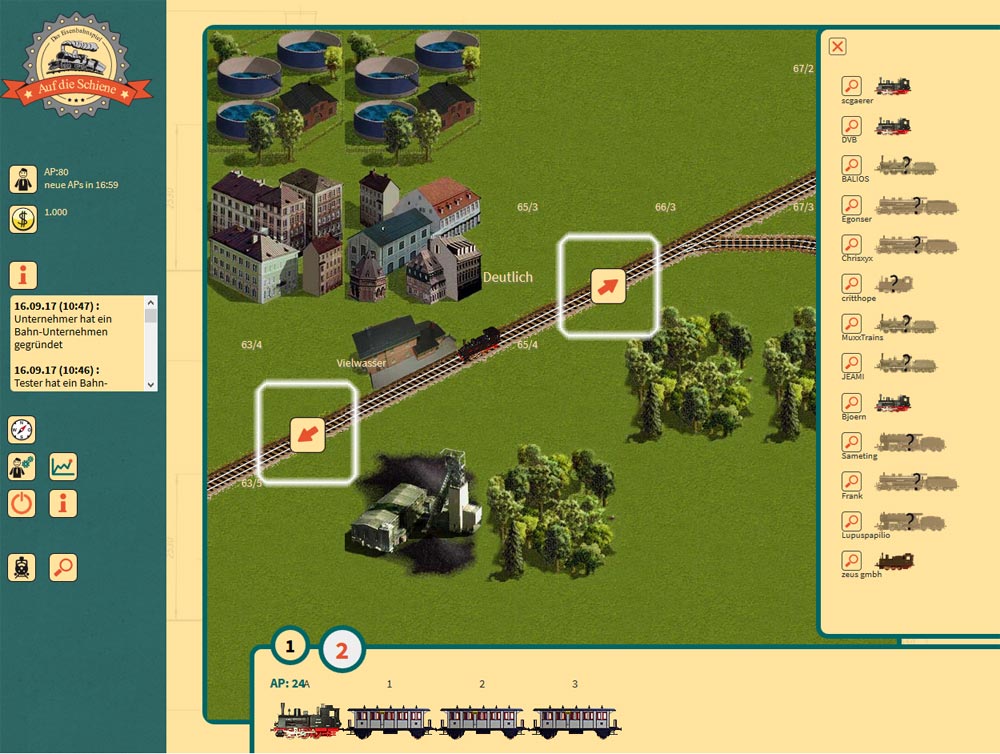Move train along the south-west arrow

[307, 434]
